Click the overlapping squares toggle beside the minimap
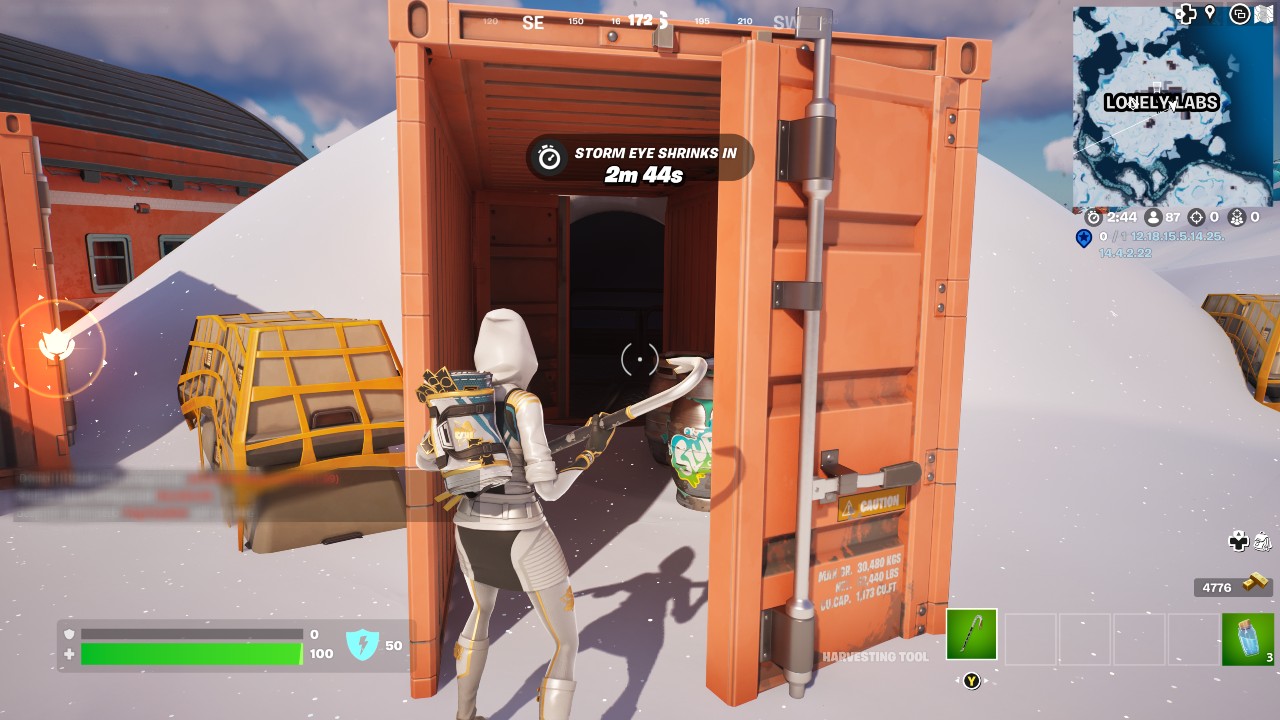Viewport: 1280px width, 720px height. 1241,12
